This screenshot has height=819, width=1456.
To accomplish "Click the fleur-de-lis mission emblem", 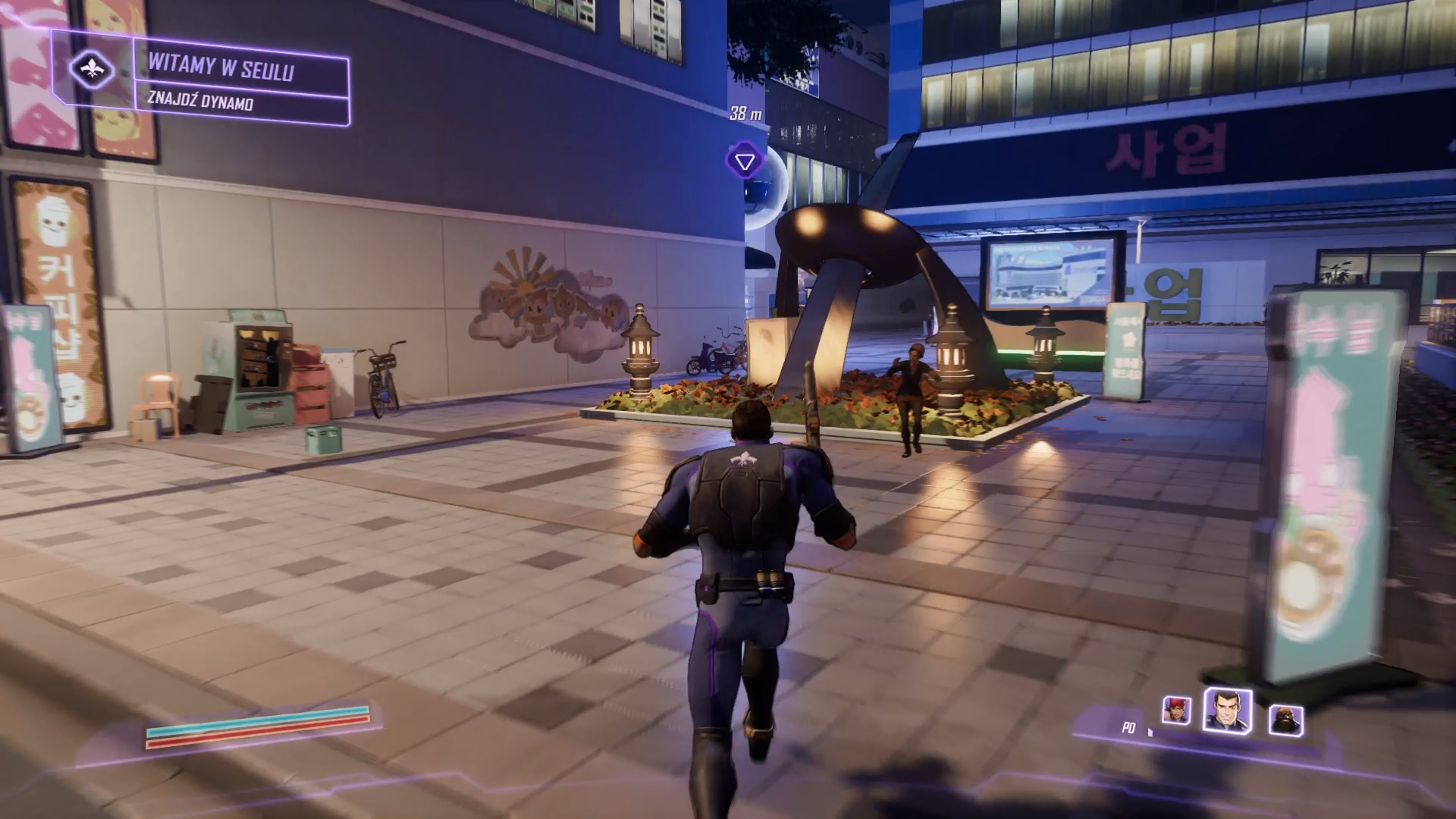I will coord(93,70).
